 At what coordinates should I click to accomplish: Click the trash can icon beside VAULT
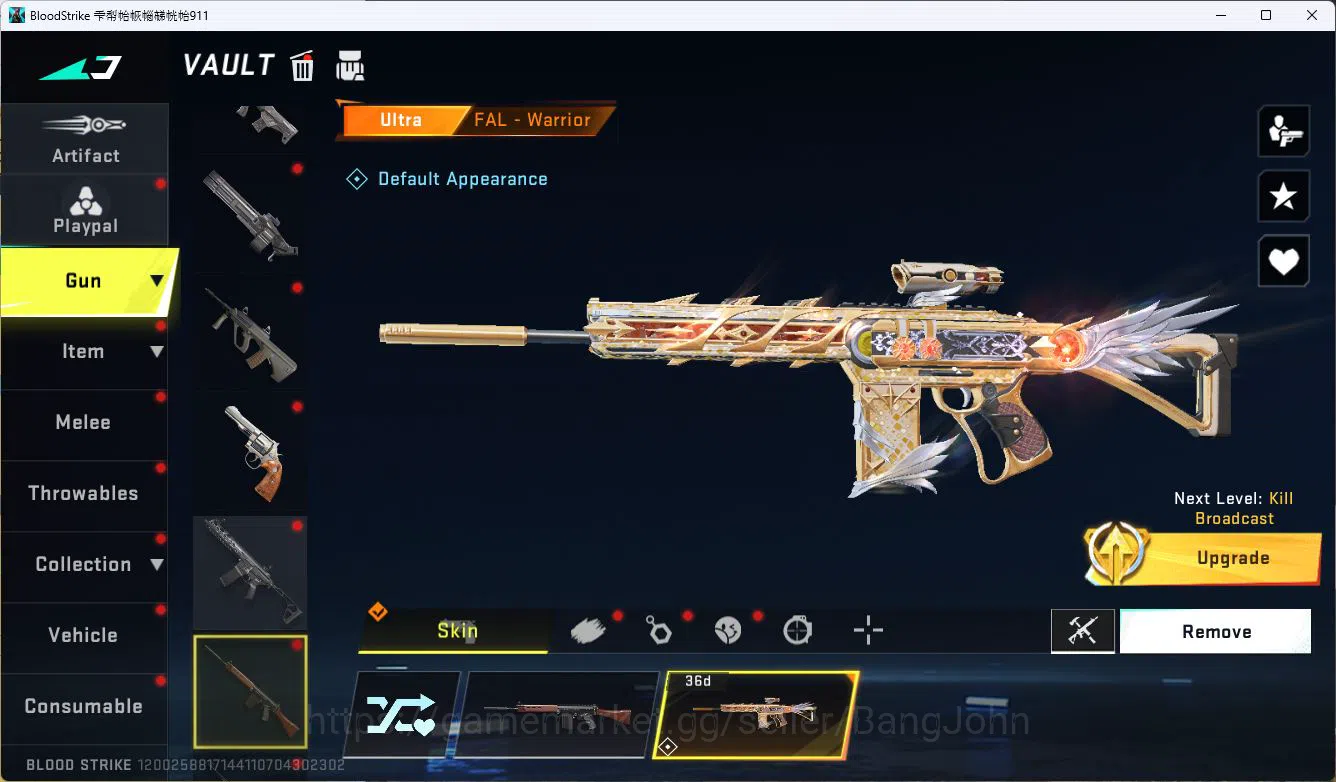tap(302, 65)
